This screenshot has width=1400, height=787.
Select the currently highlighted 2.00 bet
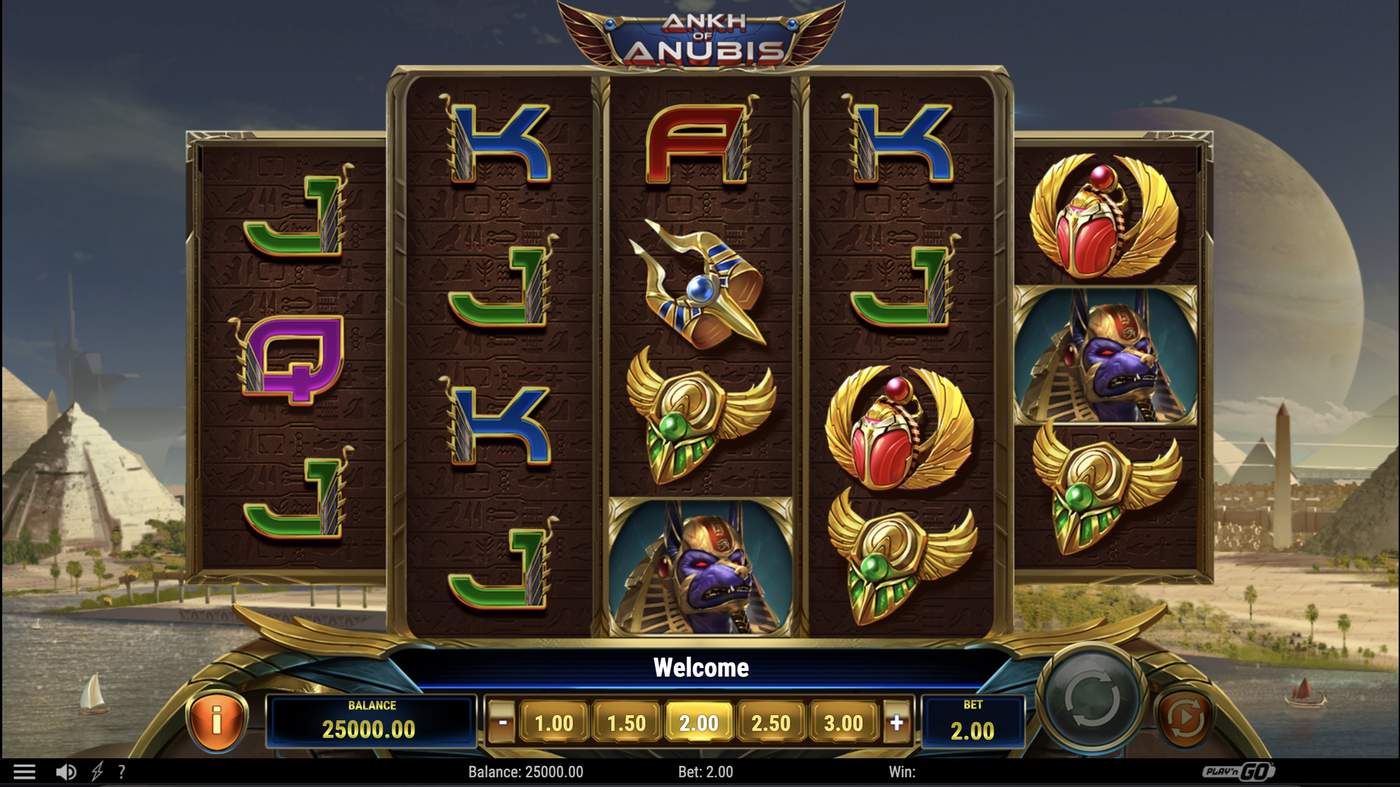[x=699, y=721]
